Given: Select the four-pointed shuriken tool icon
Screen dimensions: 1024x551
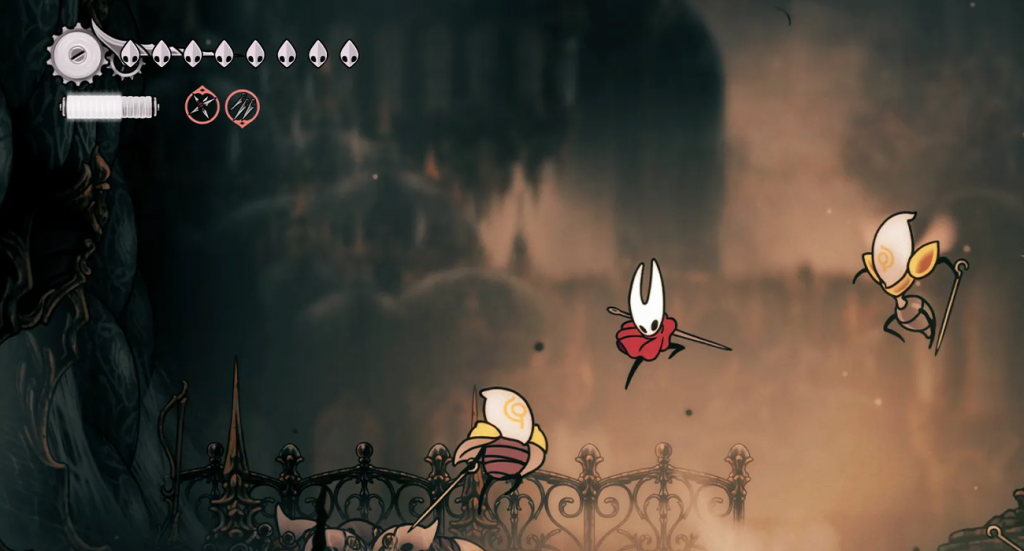Looking at the screenshot, I should (202, 106).
